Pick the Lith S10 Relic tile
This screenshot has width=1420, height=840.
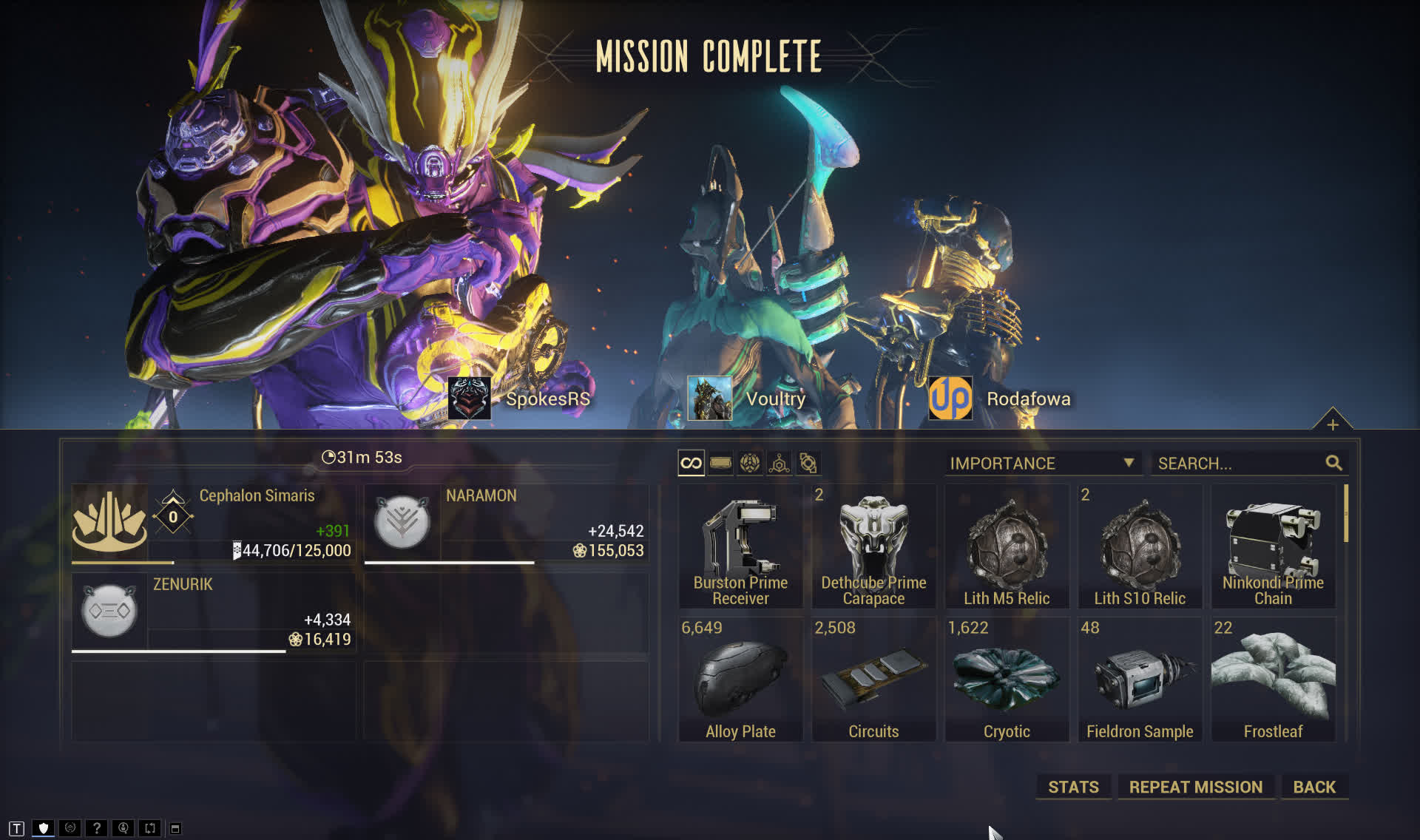[x=1140, y=547]
